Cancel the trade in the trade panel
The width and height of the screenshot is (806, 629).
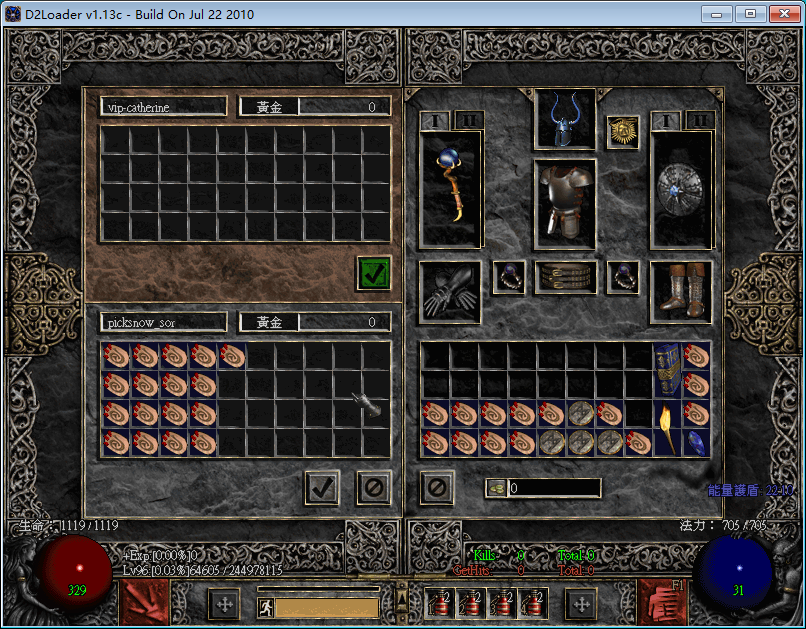pos(374,488)
